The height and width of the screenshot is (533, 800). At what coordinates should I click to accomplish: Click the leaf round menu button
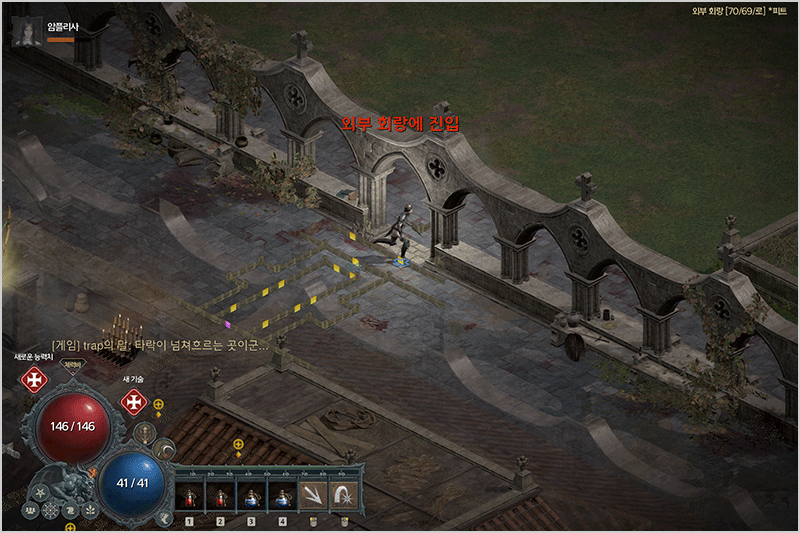coord(89,510)
